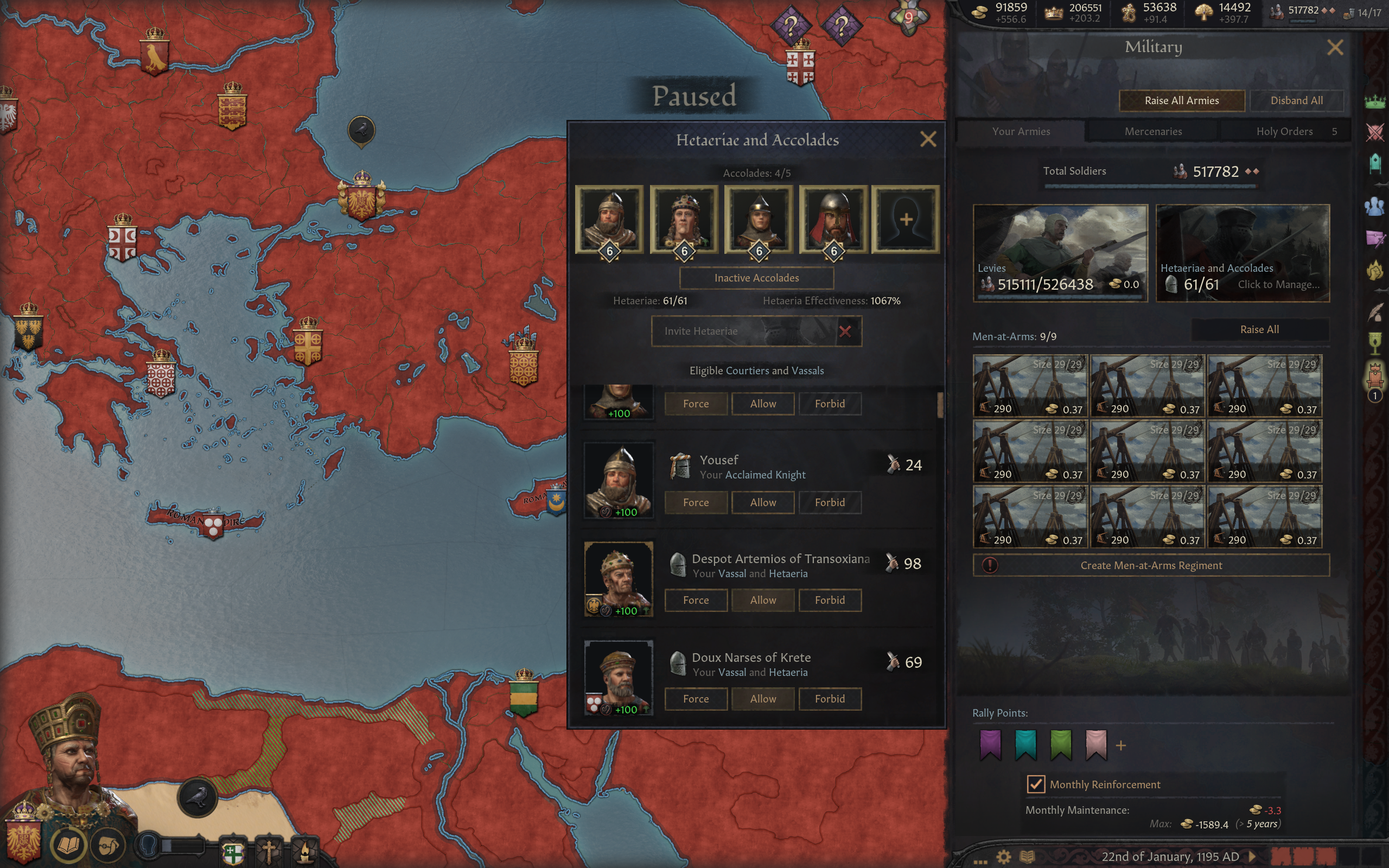Switch to Your Armies tab

point(1021,131)
